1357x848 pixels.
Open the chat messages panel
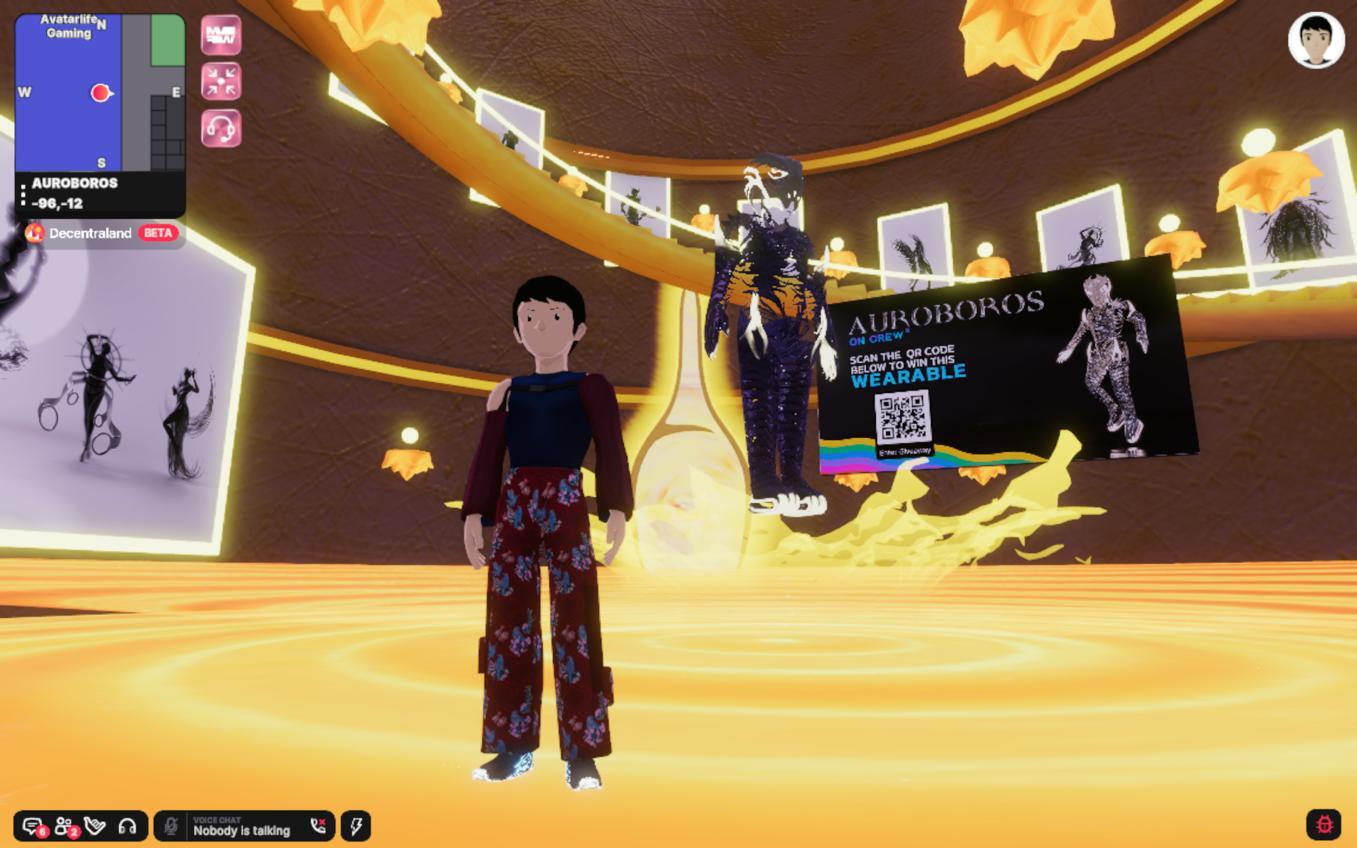click(x=33, y=826)
